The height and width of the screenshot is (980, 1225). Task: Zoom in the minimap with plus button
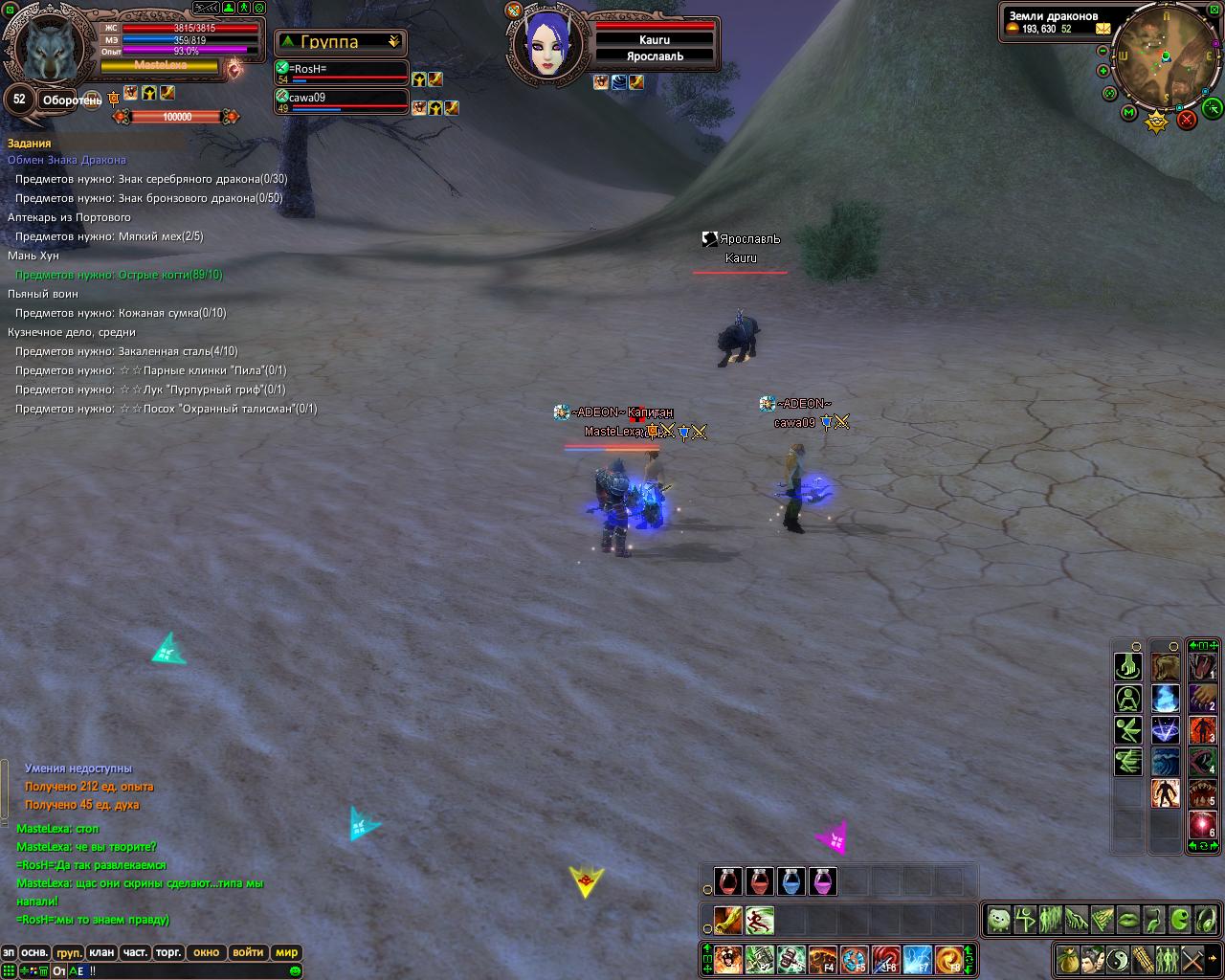click(1103, 70)
